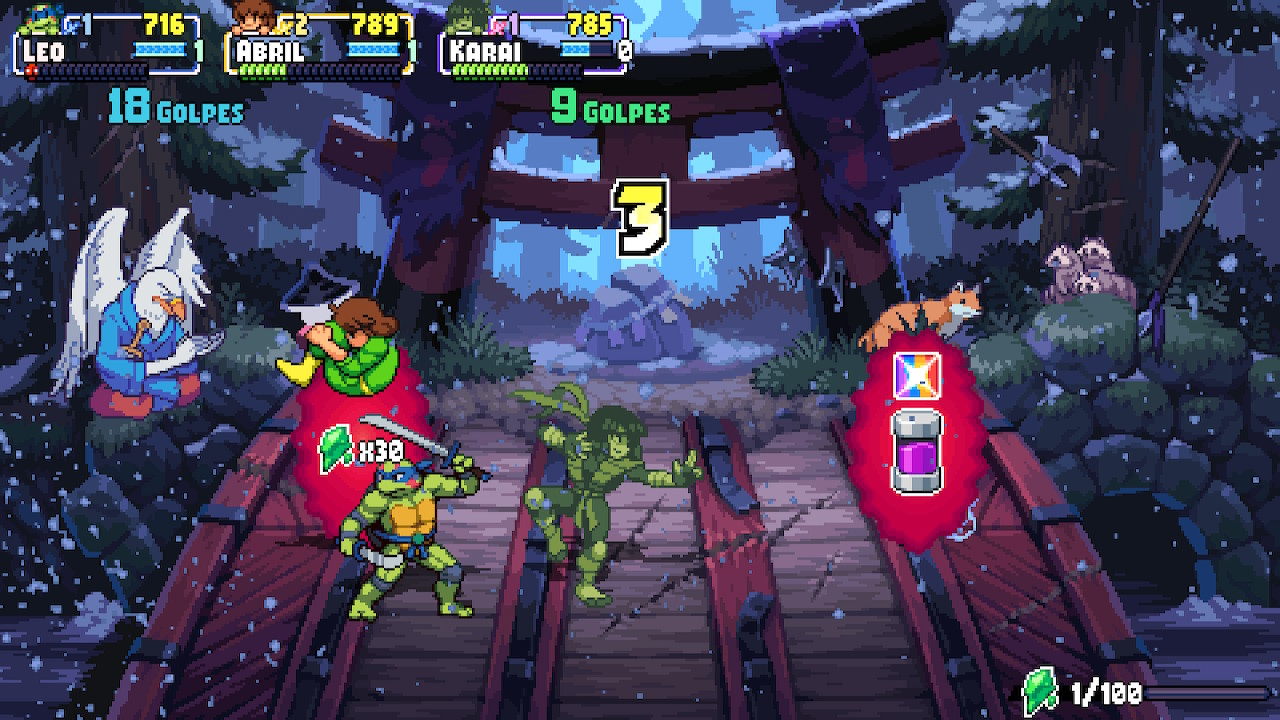Select the multicolored square reward icon
Viewport: 1280px width, 720px height.
(x=917, y=376)
